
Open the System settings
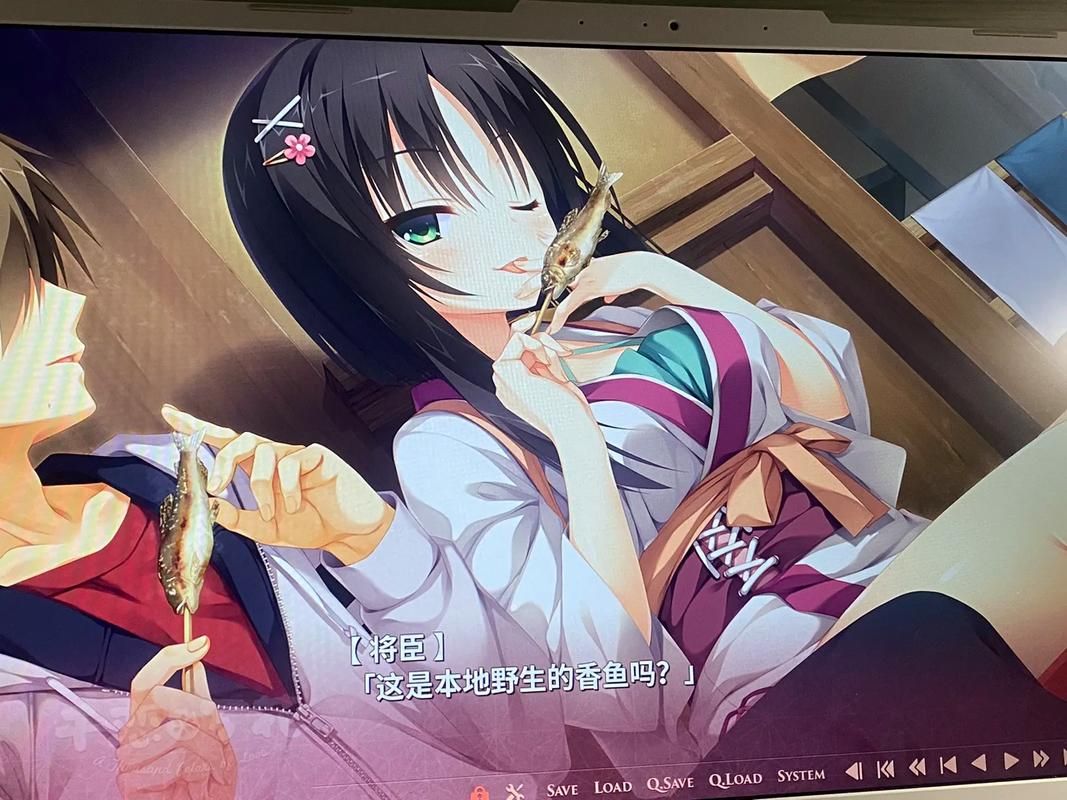(801, 774)
